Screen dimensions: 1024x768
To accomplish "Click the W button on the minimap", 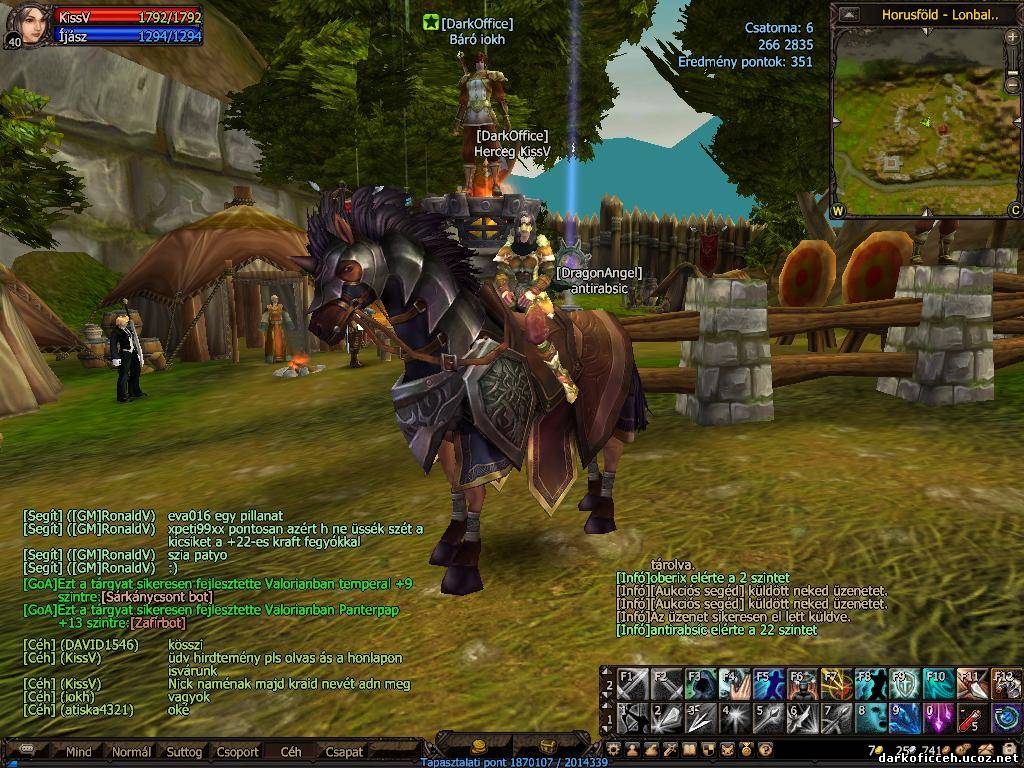I will (837, 210).
